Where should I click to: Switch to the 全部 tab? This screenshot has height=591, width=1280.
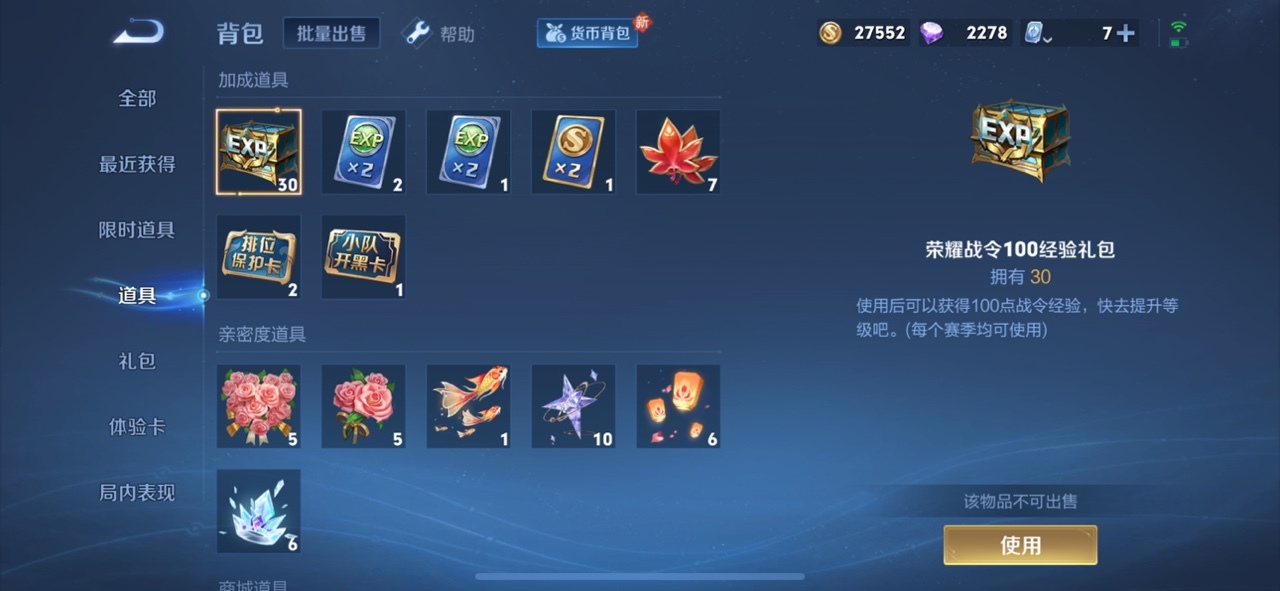click(137, 98)
